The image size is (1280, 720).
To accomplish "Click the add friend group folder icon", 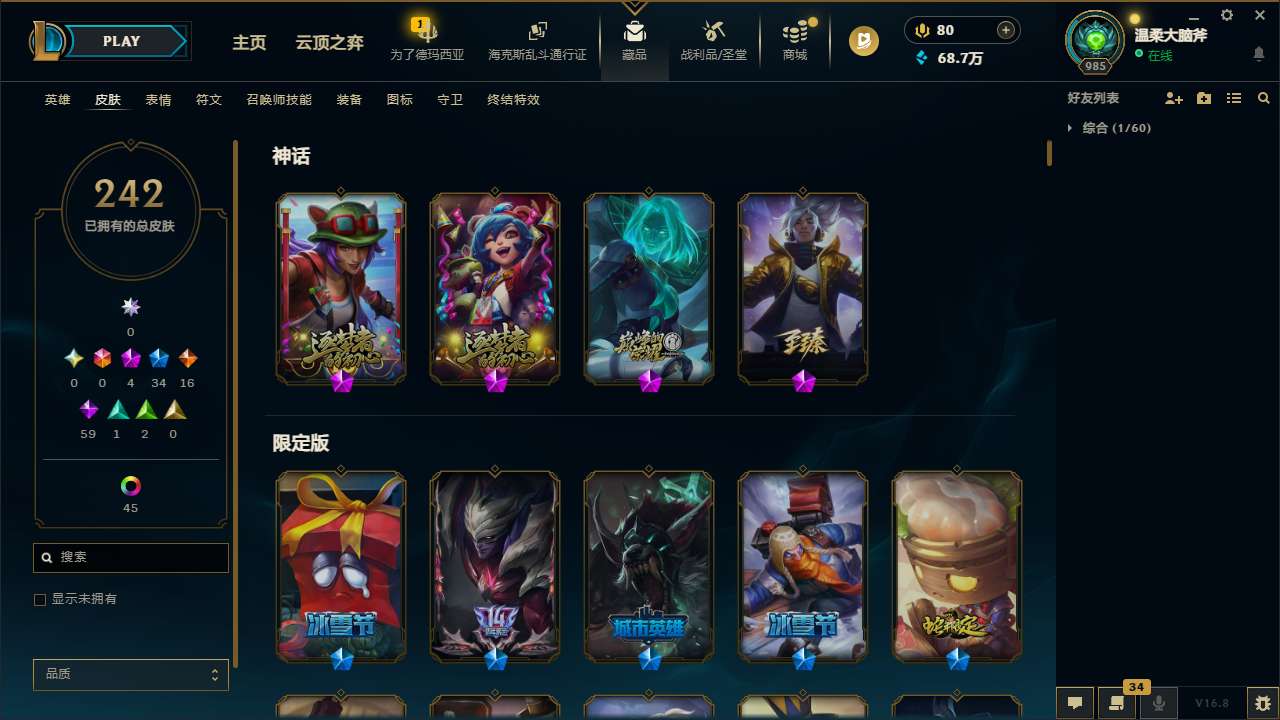I will [1203, 98].
